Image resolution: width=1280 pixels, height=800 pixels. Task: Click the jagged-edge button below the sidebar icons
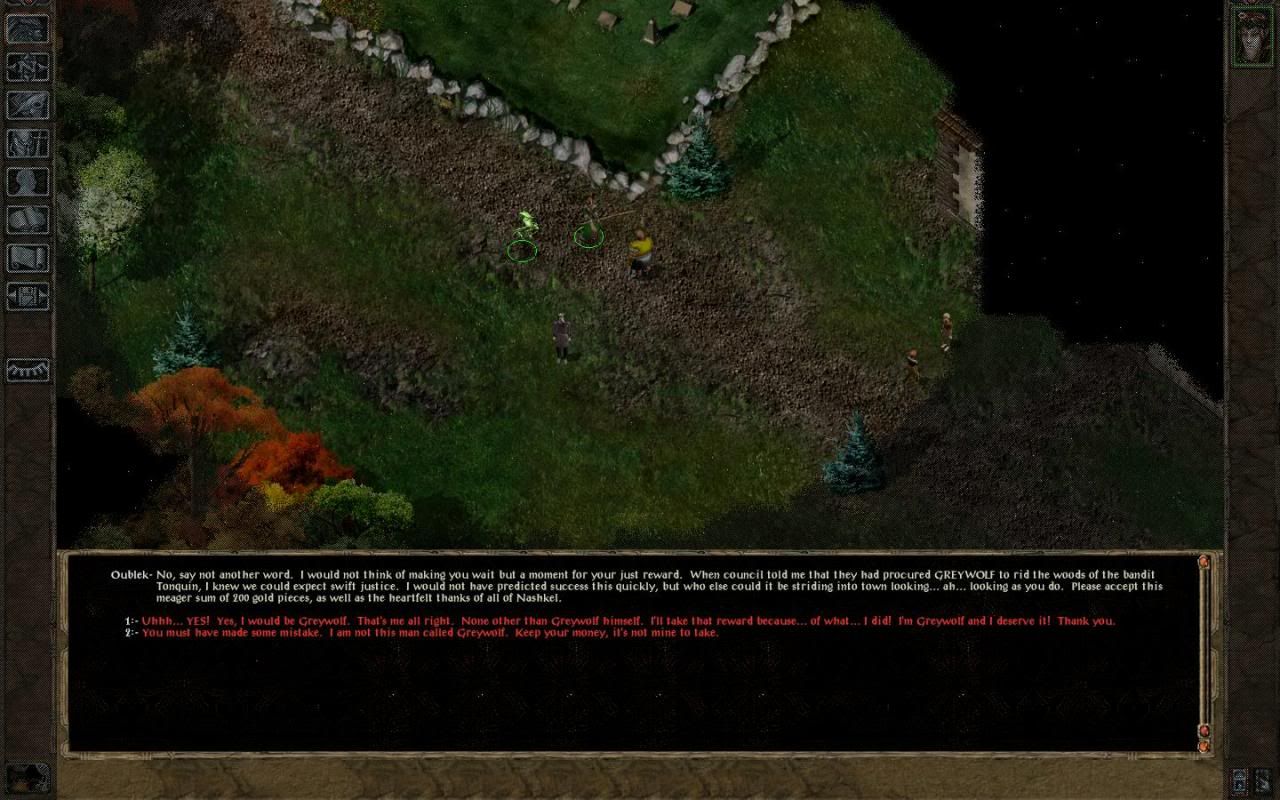pos(27,370)
